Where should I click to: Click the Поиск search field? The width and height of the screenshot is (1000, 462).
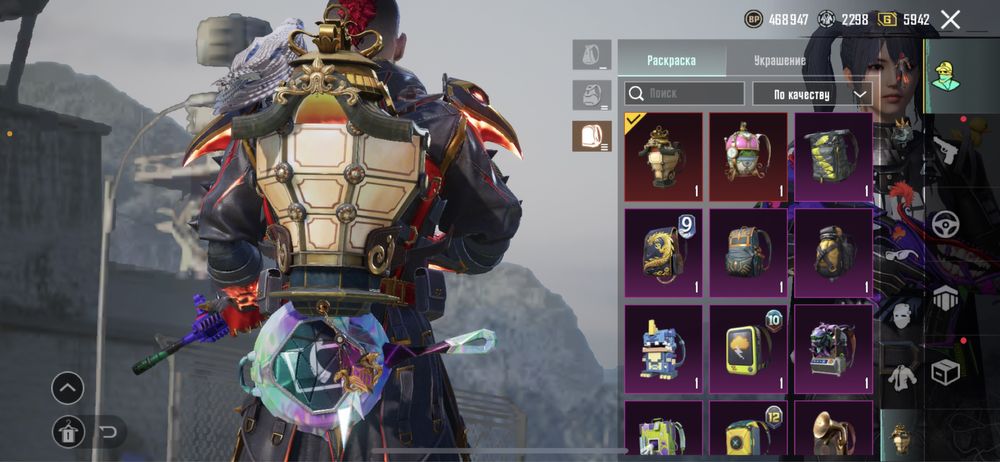point(685,94)
